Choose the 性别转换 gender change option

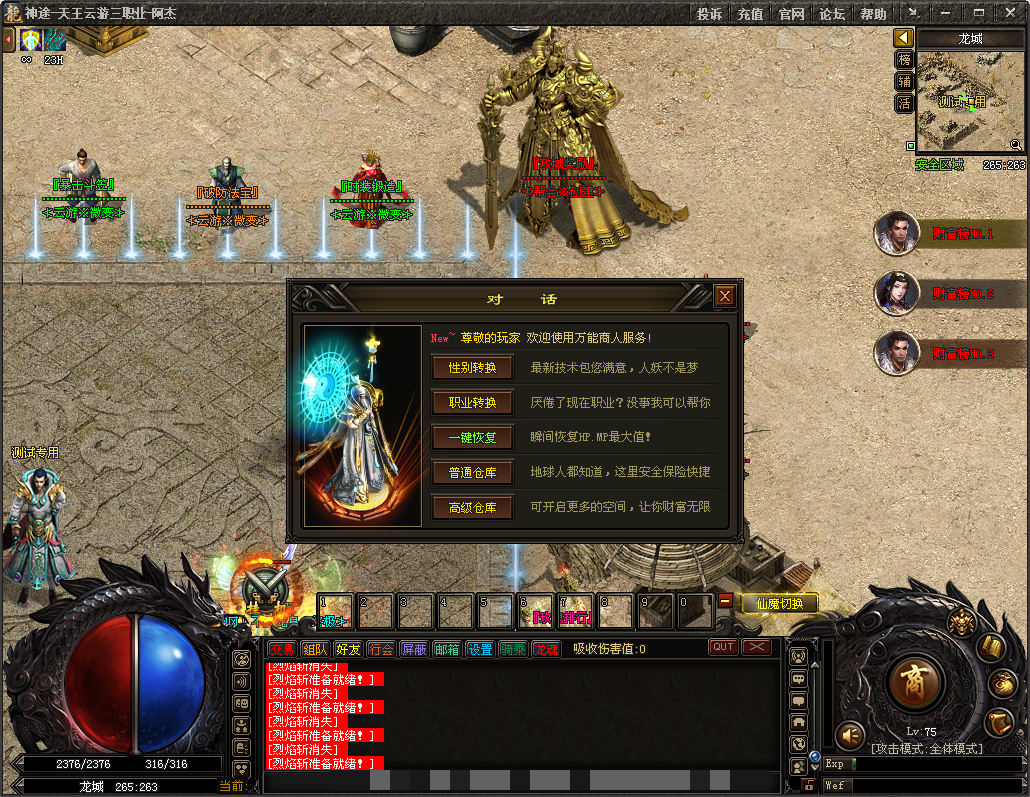tap(472, 368)
